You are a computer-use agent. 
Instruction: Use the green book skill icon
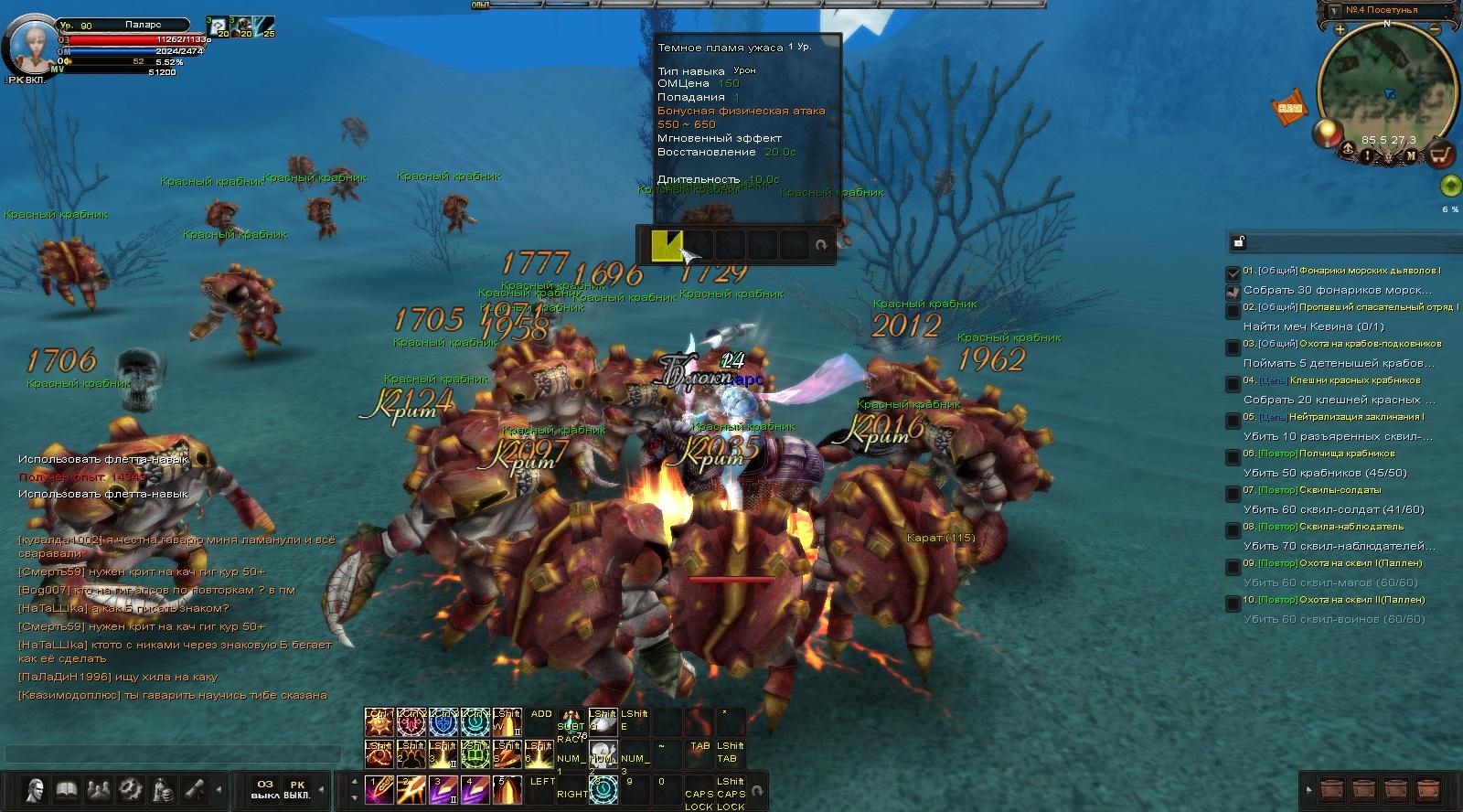(474, 756)
